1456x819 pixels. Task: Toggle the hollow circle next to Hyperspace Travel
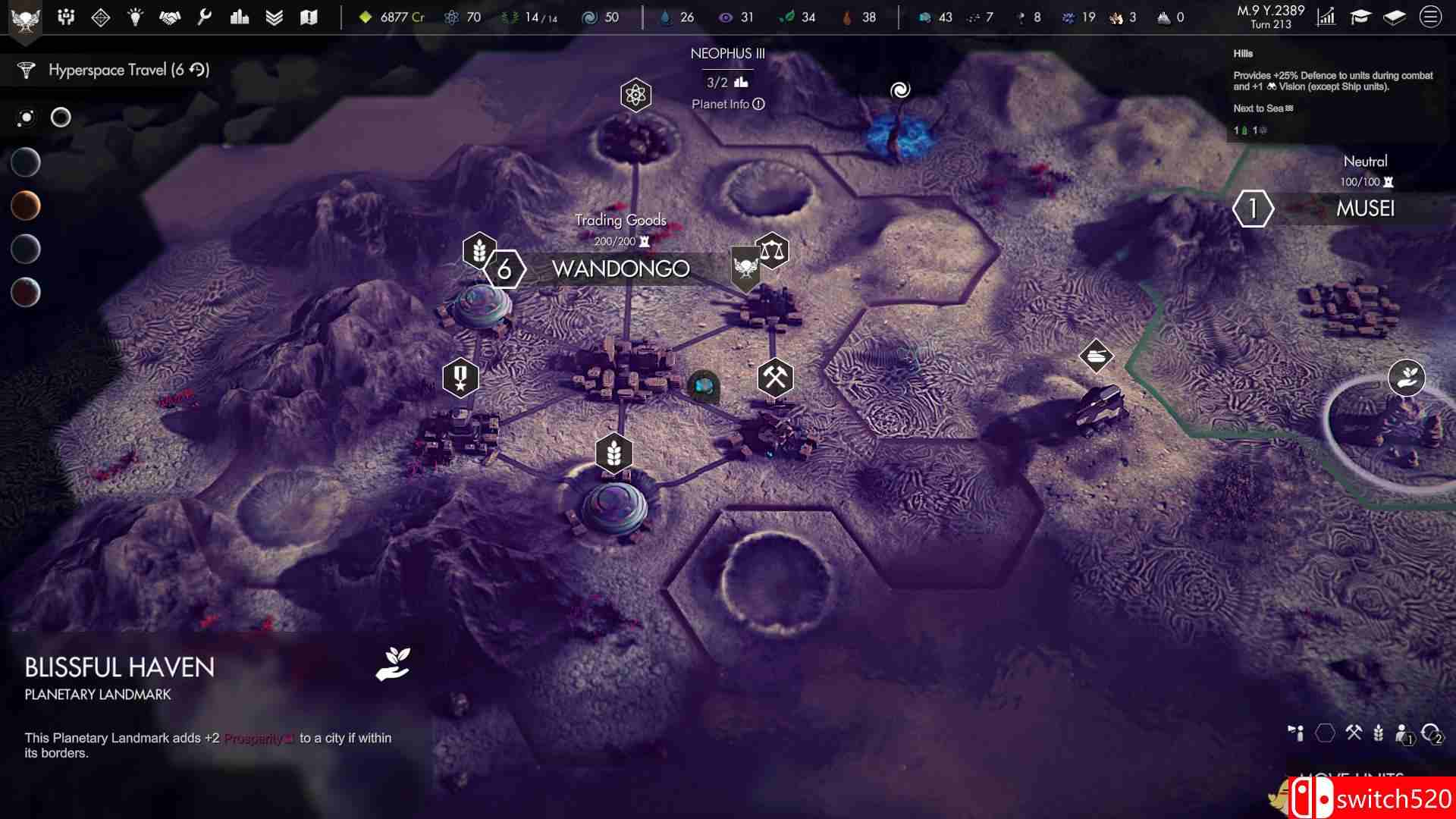pyautogui.click(x=59, y=118)
